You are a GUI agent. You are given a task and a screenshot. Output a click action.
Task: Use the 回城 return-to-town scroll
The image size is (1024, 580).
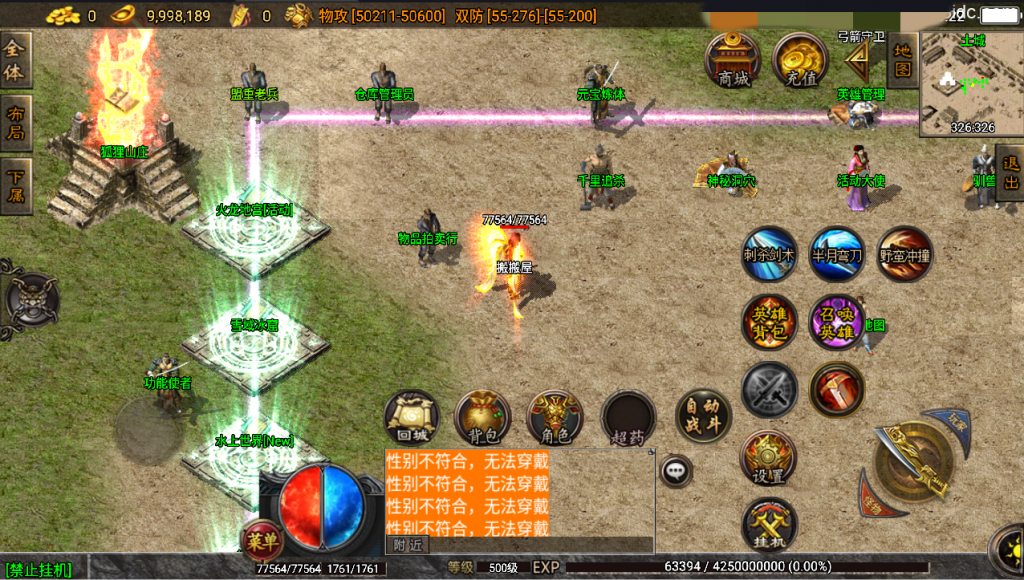click(x=412, y=418)
